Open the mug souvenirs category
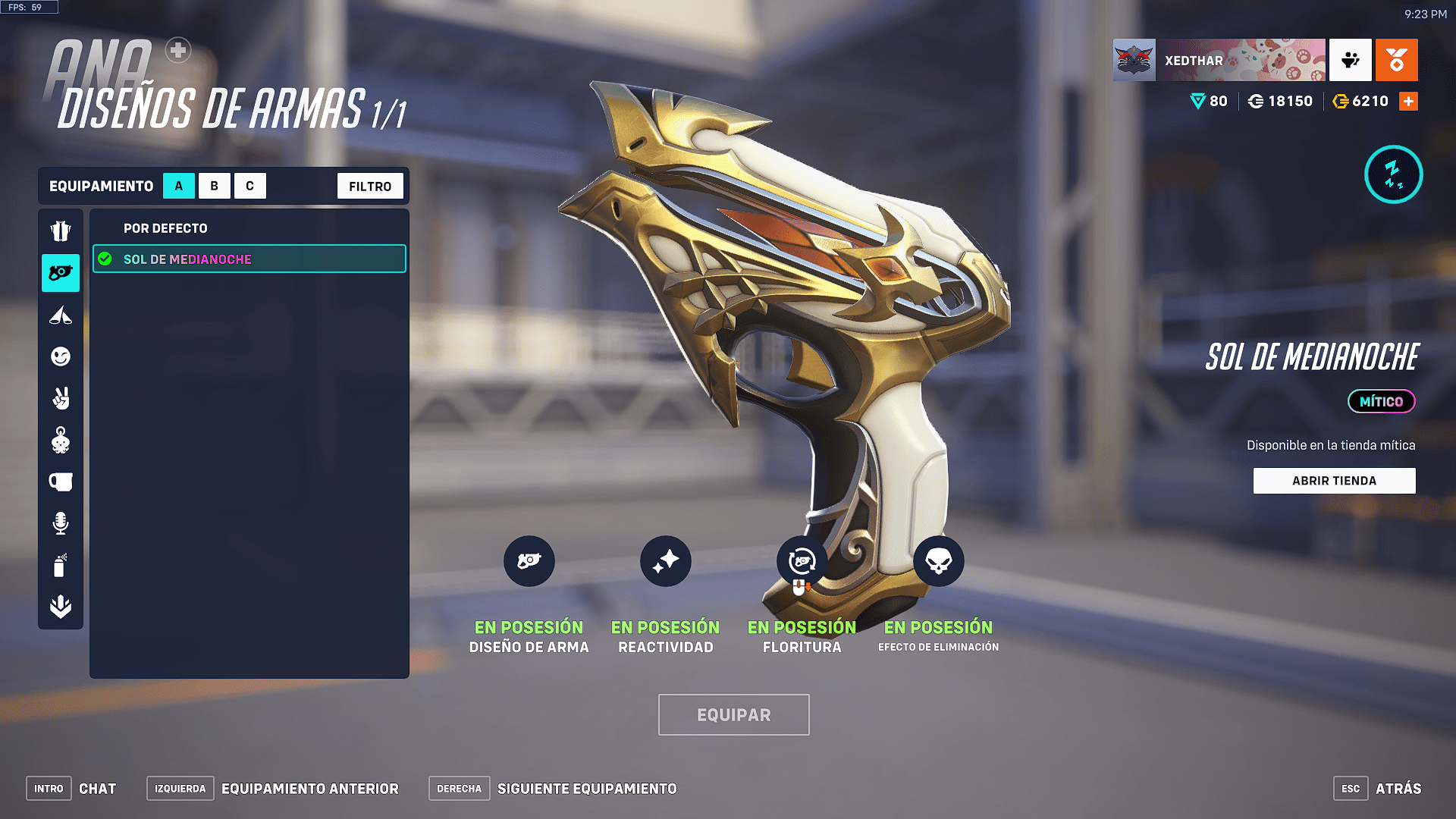Screen dimensions: 1456x819 pyautogui.click(x=61, y=482)
